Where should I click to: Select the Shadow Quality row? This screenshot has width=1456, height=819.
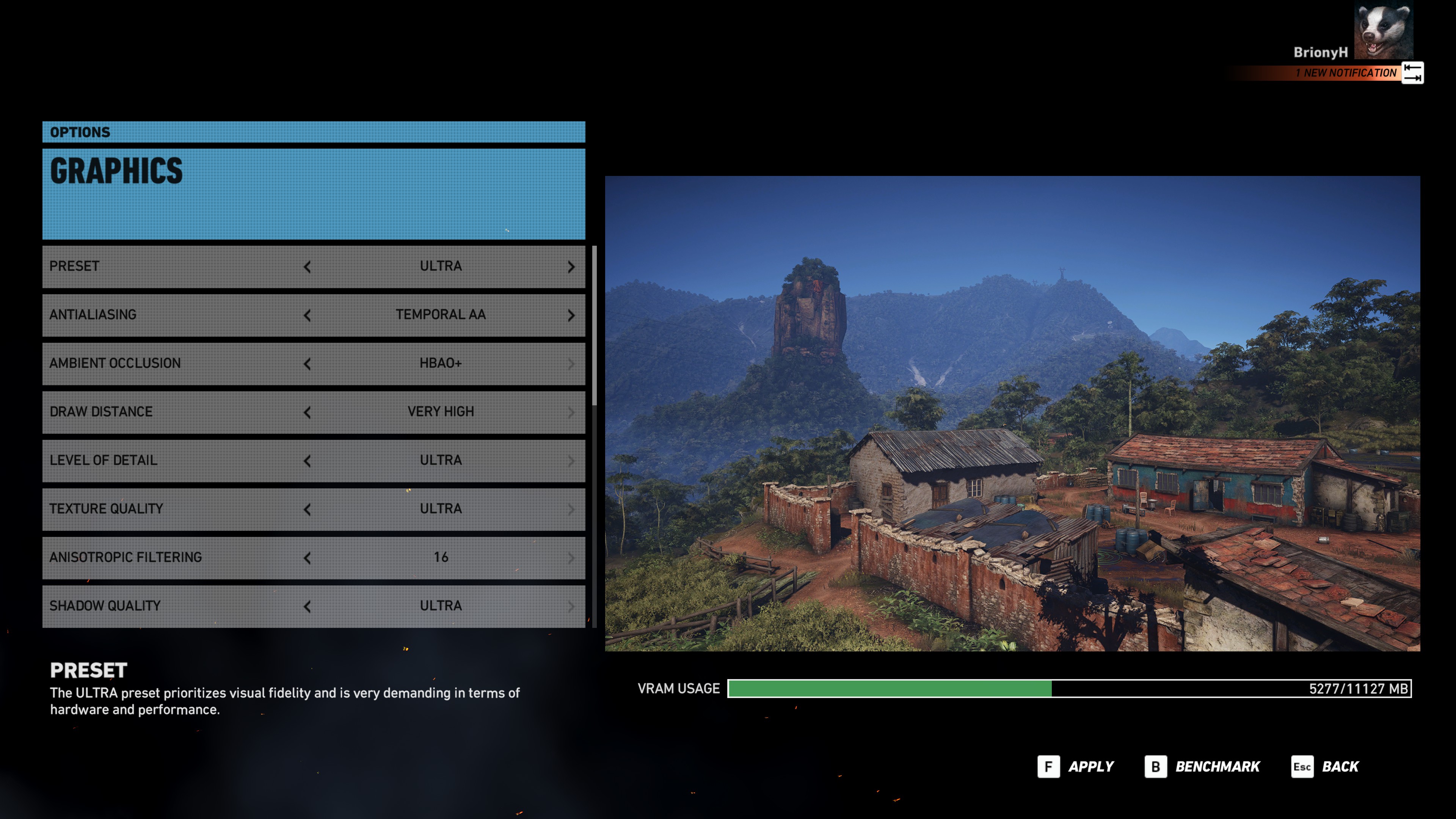pos(169,606)
